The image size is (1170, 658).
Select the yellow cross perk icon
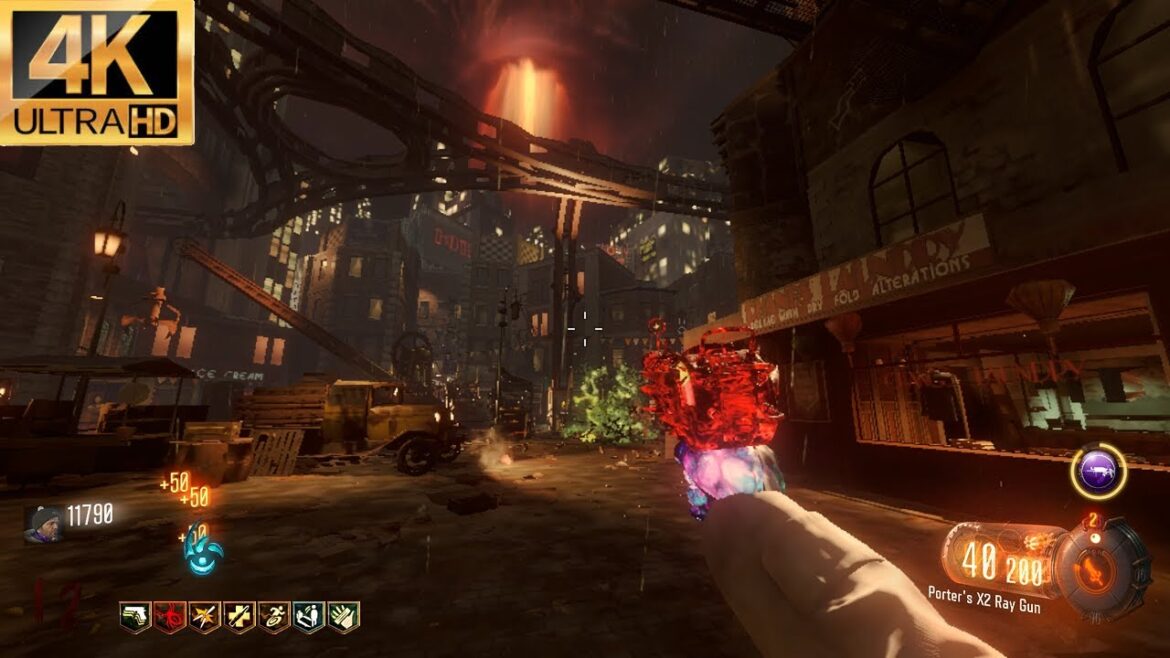pyautogui.click(x=239, y=616)
